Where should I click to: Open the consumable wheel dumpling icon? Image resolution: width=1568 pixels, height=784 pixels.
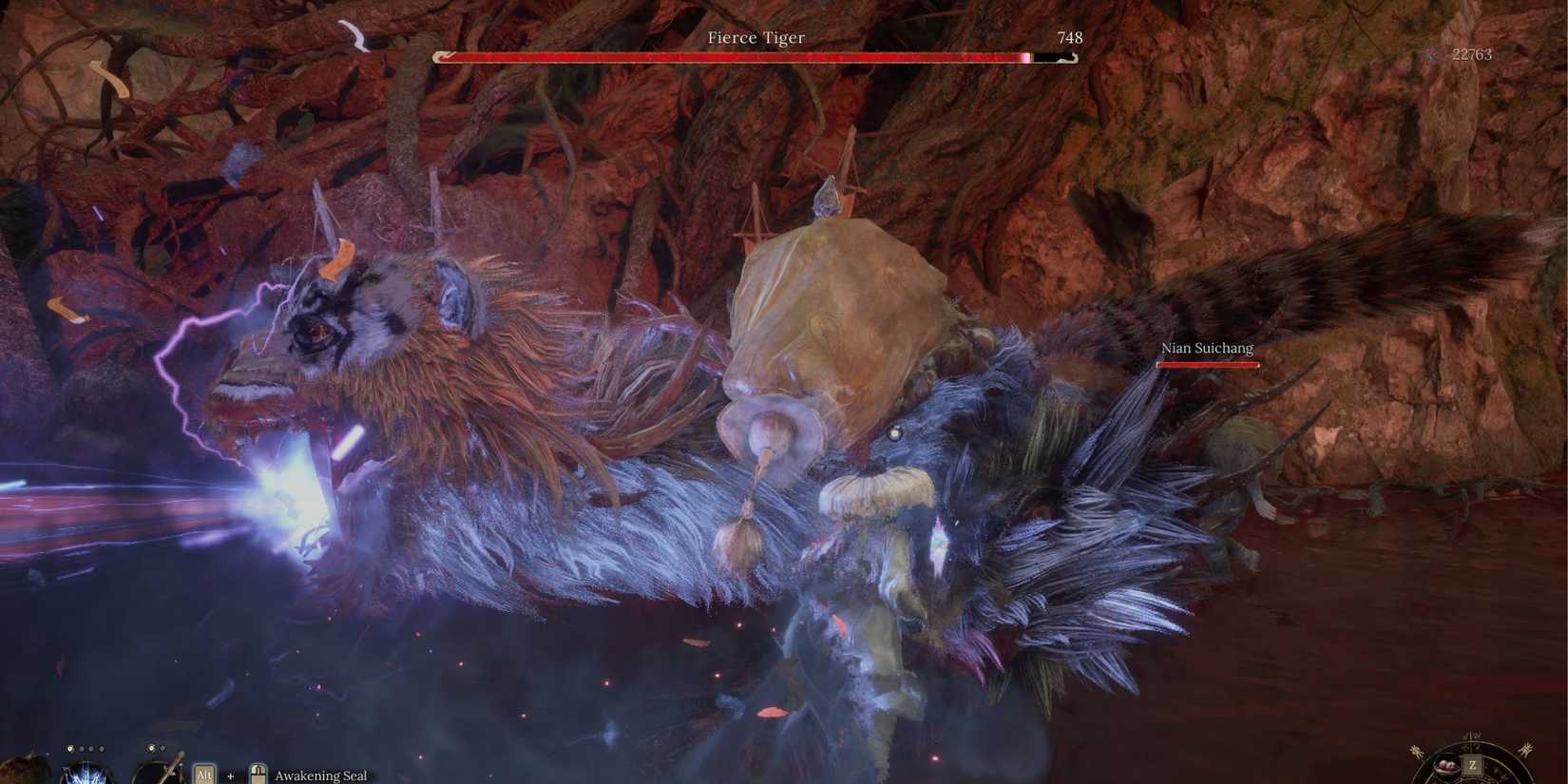[1447, 766]
